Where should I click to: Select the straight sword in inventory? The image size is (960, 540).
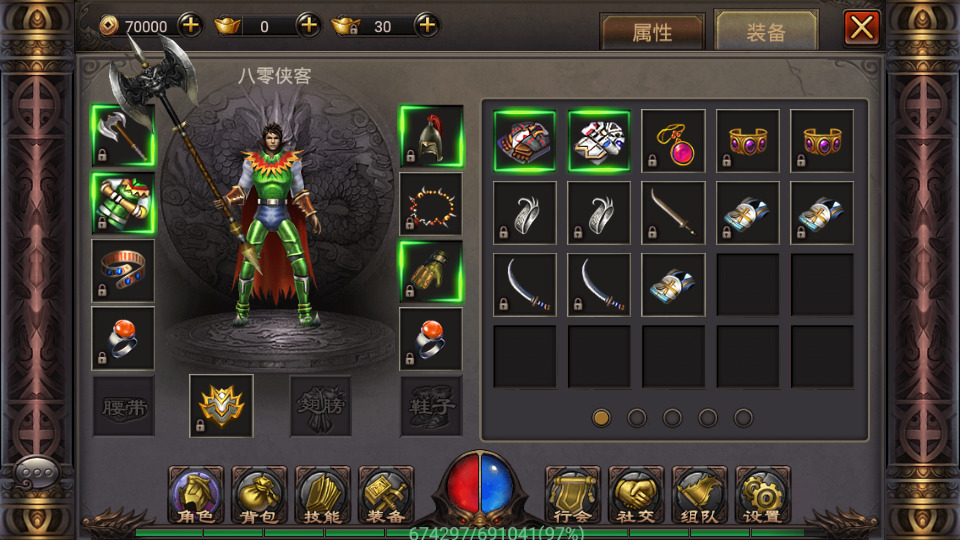pos(673,213)
